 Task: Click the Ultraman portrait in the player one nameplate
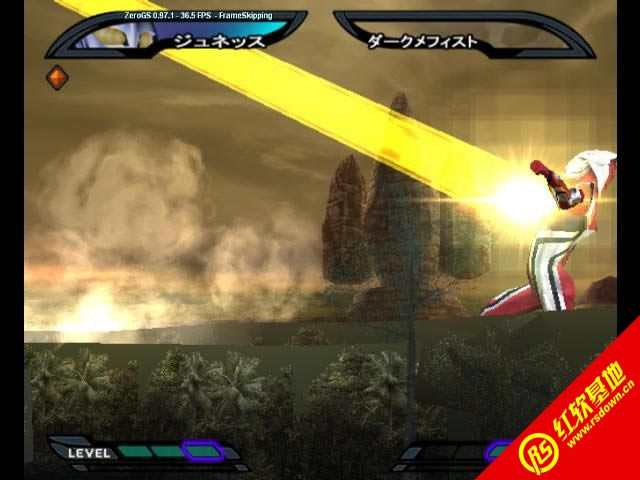120,37
